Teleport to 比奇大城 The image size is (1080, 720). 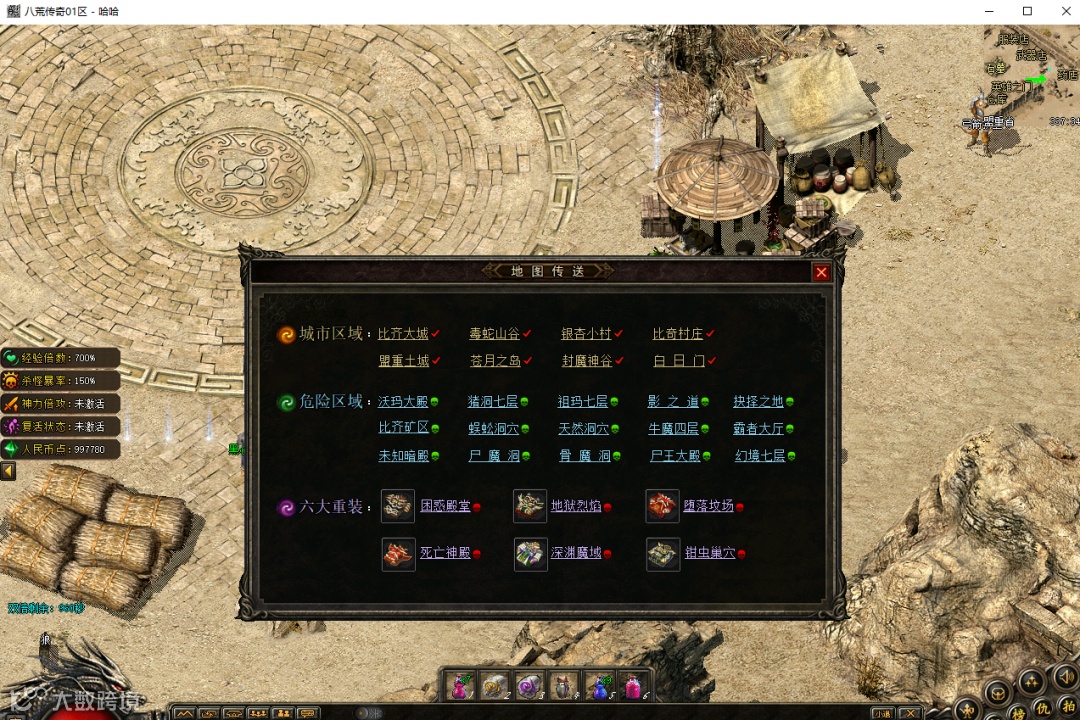(403, 334)
